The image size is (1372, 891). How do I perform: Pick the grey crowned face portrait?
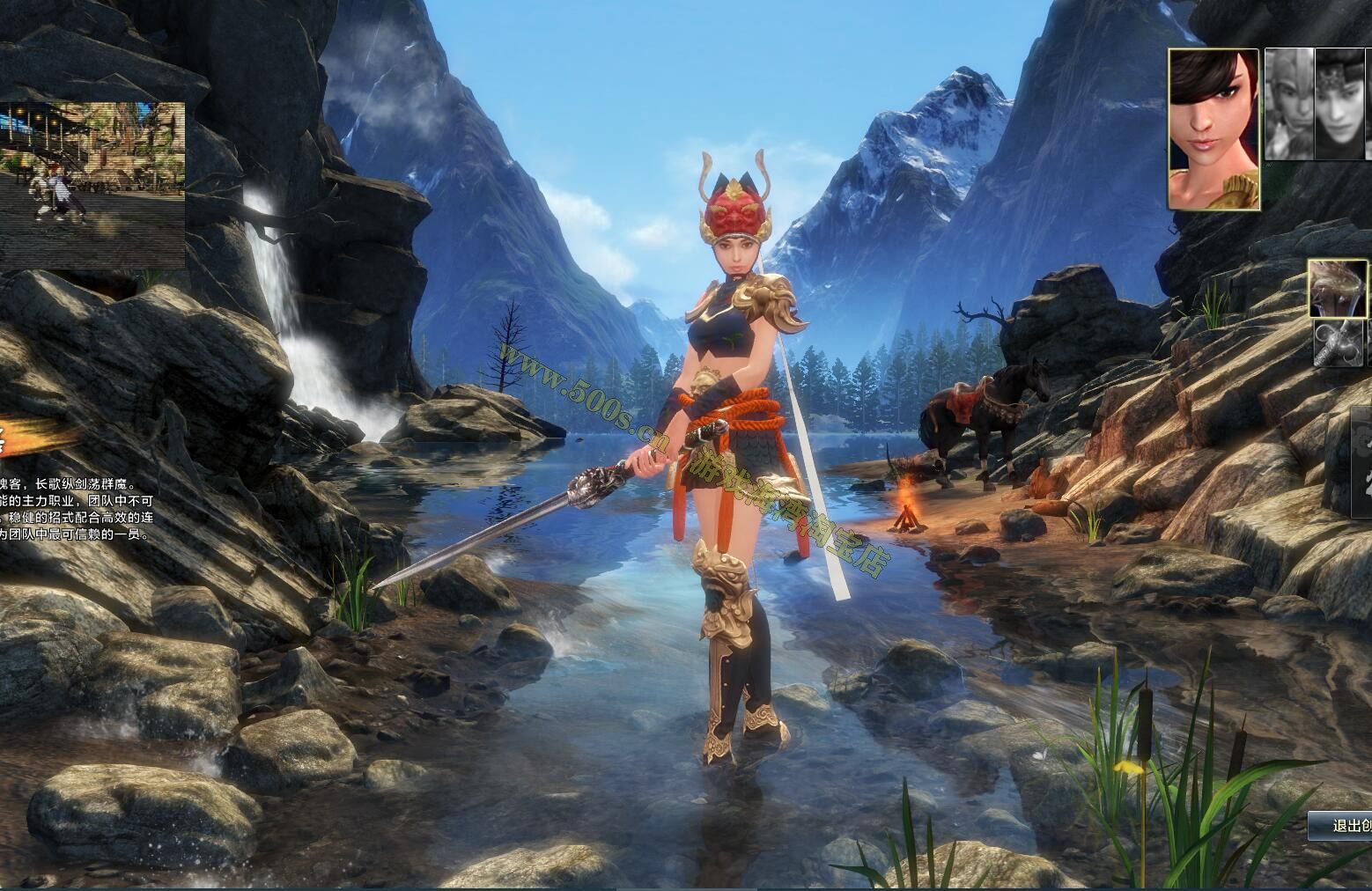[x=1341, y=104]
